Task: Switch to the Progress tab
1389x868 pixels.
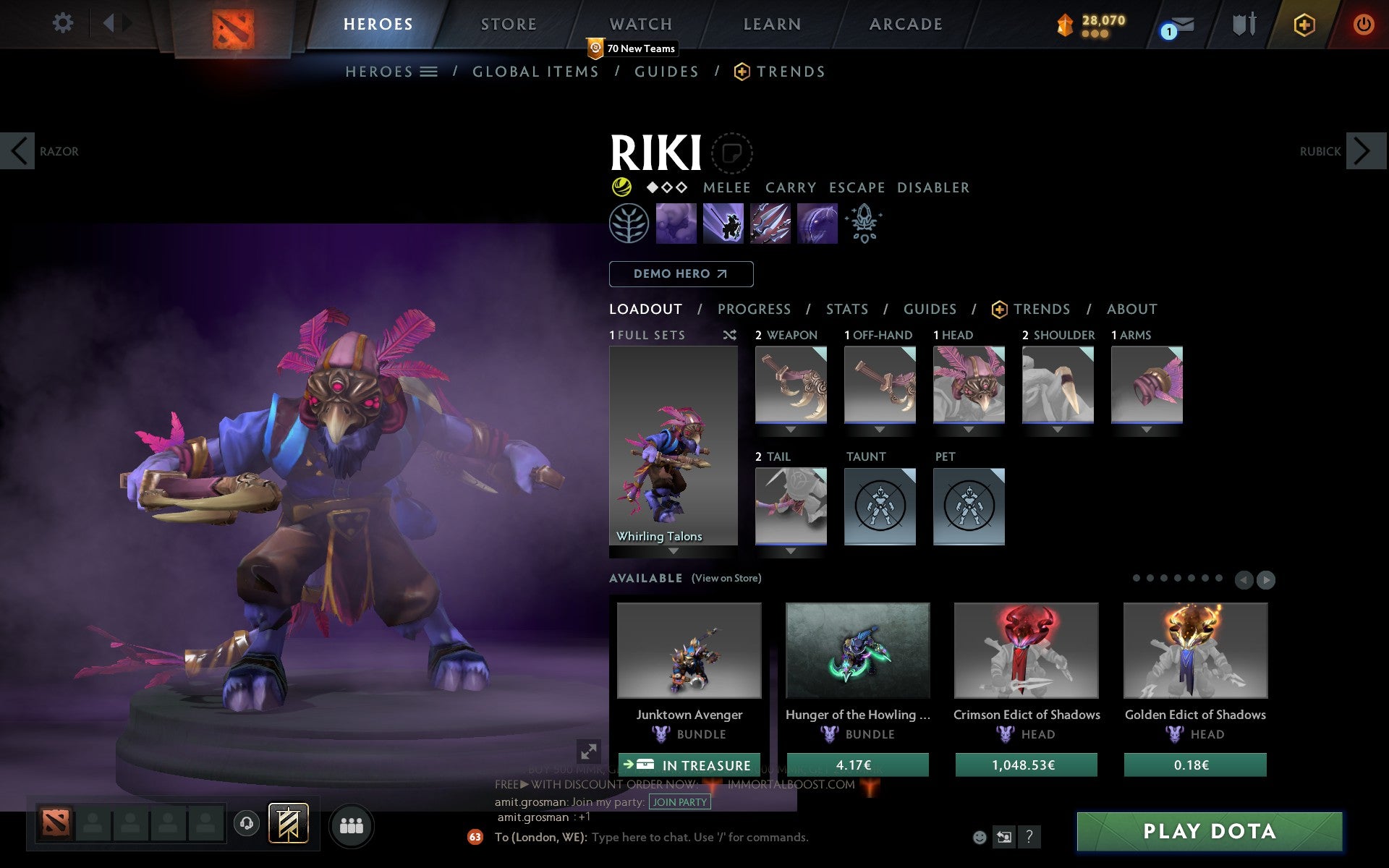Action: point(754,309)
